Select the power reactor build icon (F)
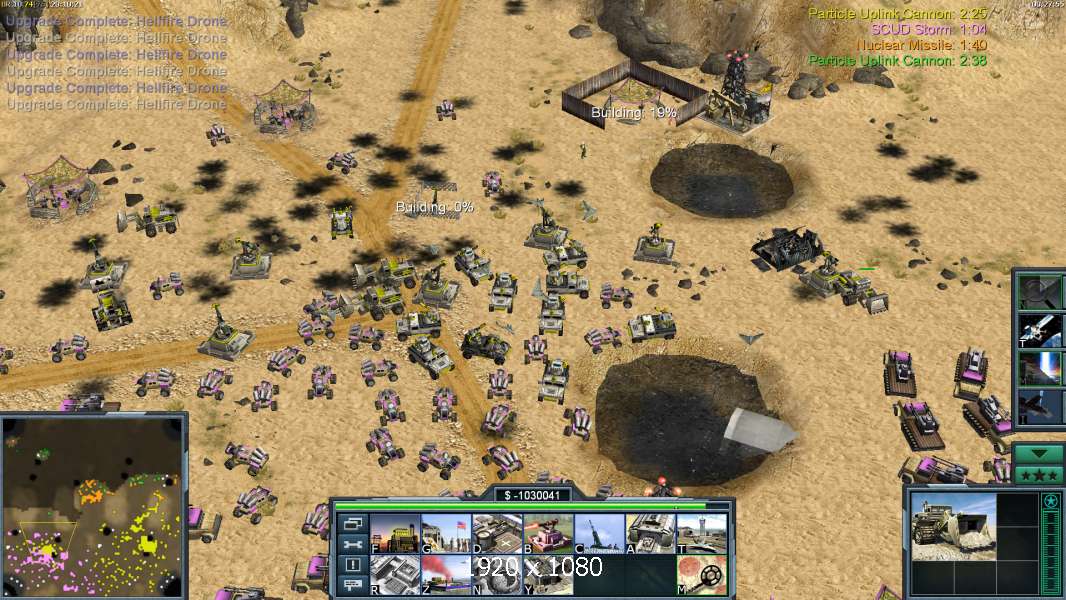Screen dimensions: 1066x600 (394, 534)
